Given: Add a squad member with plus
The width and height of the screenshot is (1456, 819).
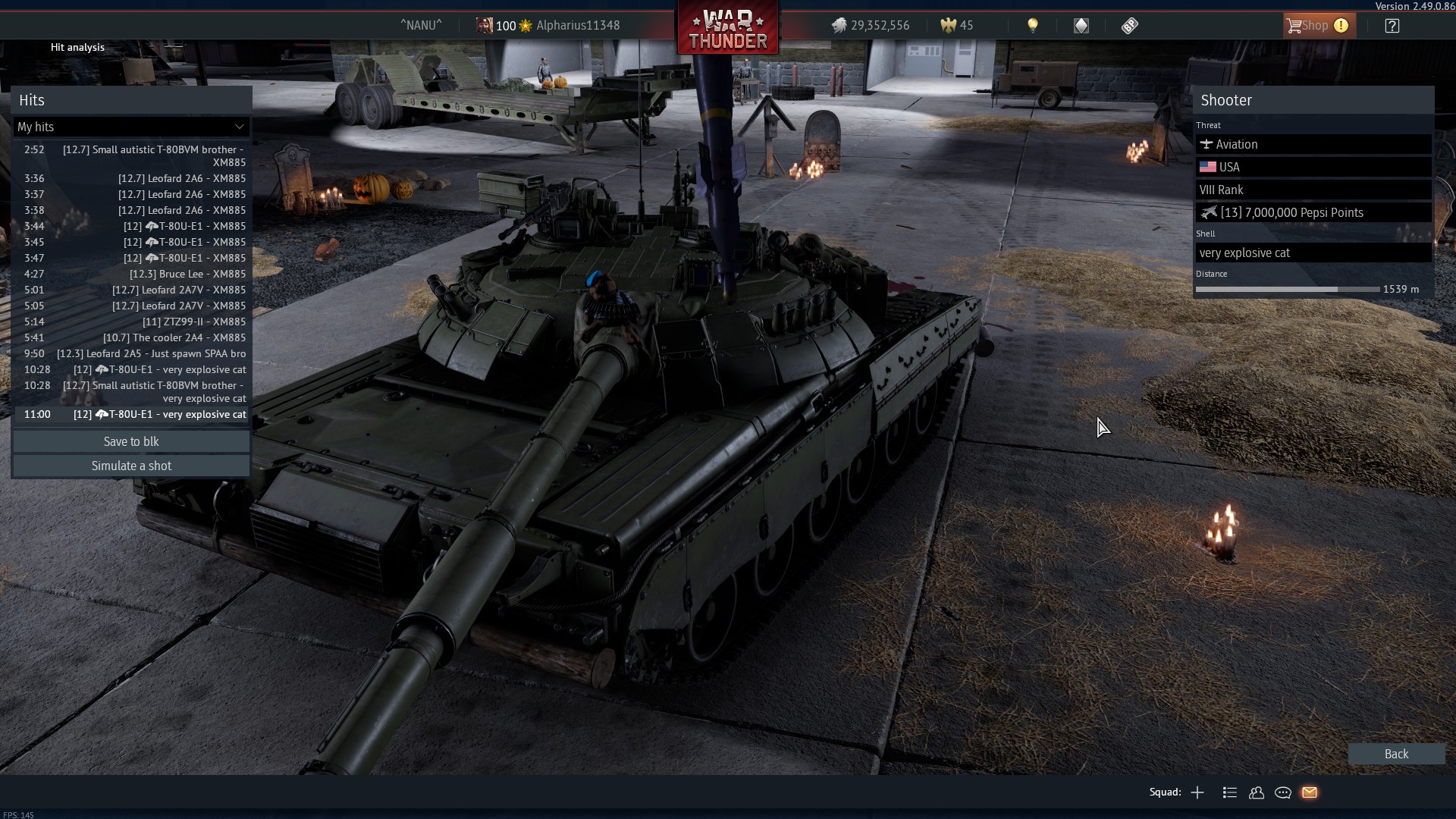Looking at the screenshot, I should [x=1197, y=792].
